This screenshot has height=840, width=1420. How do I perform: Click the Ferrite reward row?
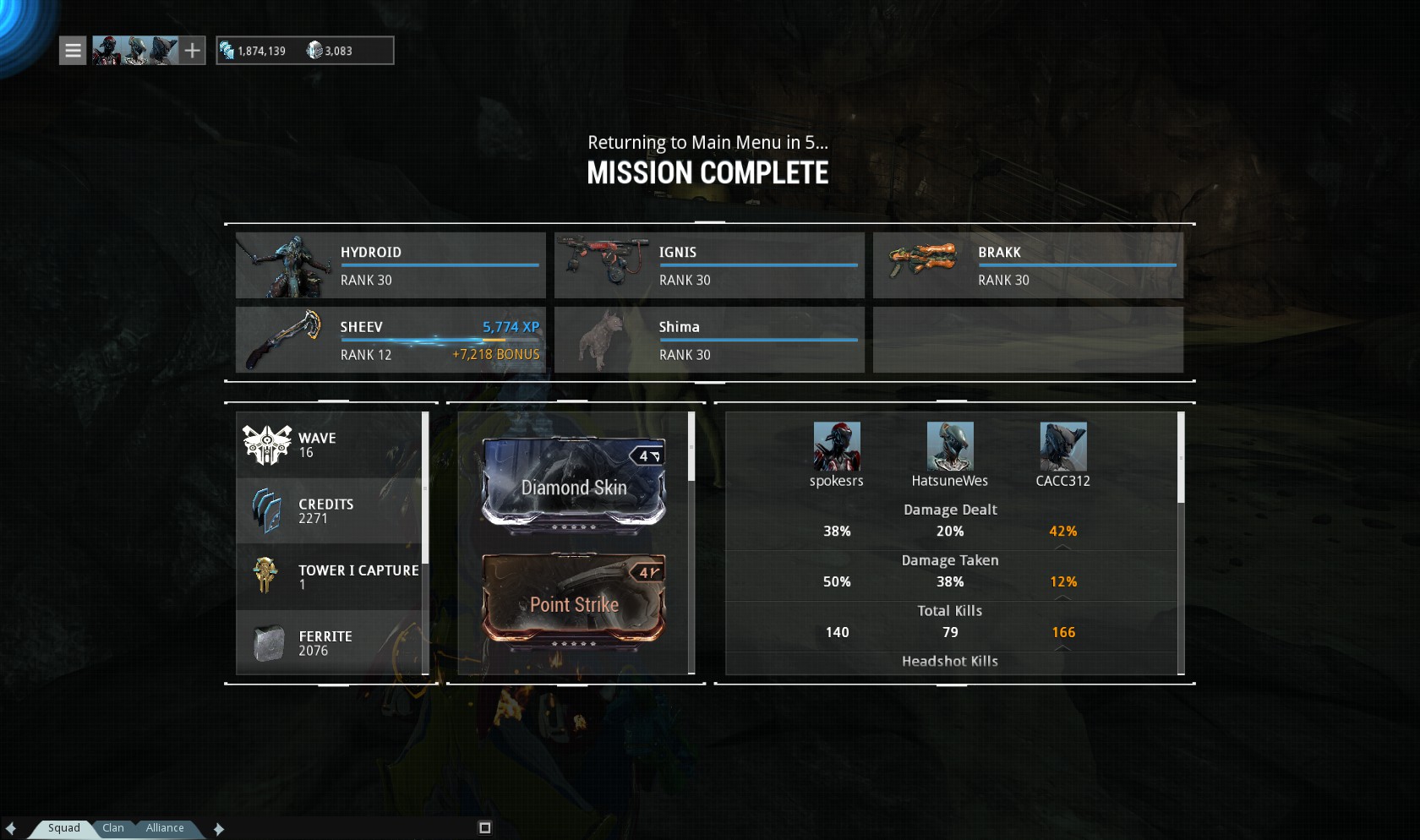(330, 643)
